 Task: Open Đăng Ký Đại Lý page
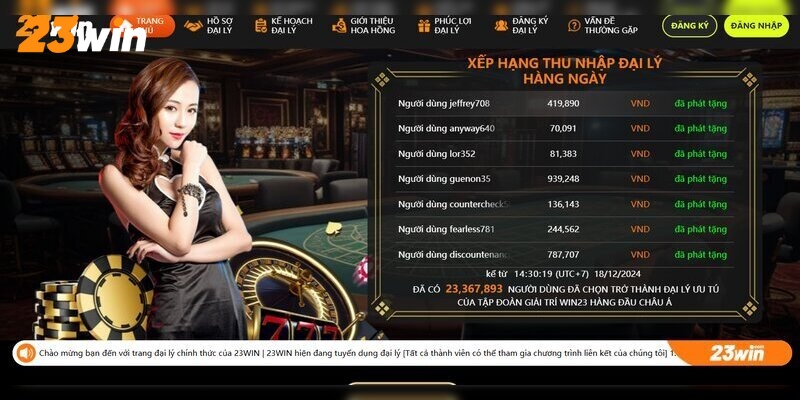(523, 26)
